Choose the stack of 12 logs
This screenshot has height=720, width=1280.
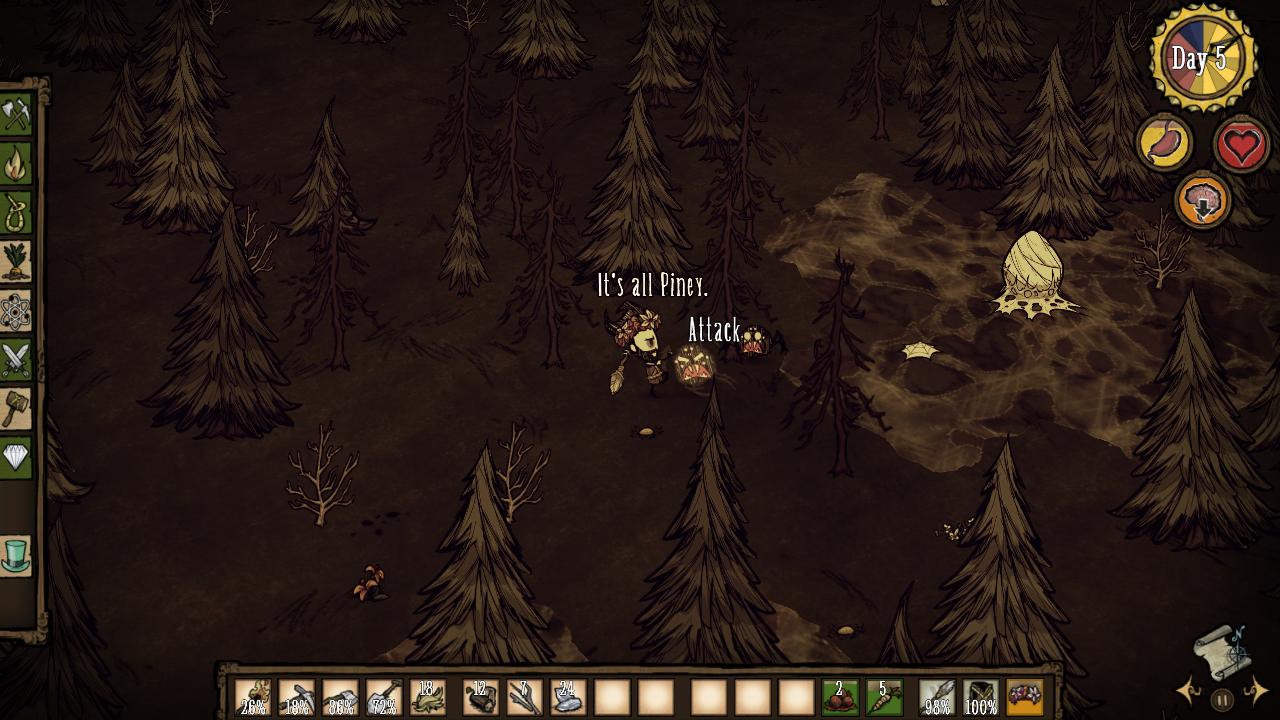(481, 697)
